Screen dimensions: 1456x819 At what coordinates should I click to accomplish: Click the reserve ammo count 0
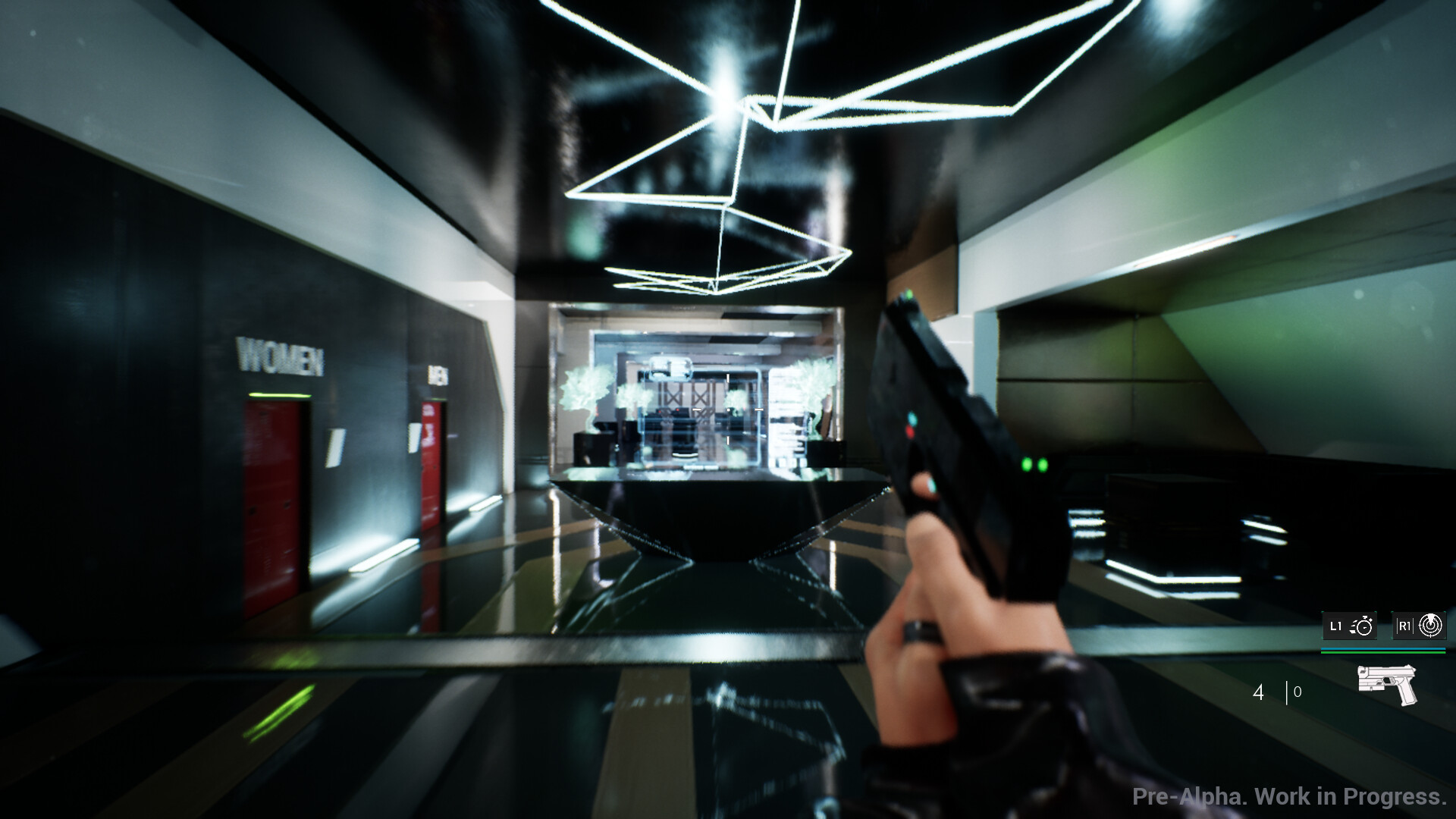[x=1296, y=692]
